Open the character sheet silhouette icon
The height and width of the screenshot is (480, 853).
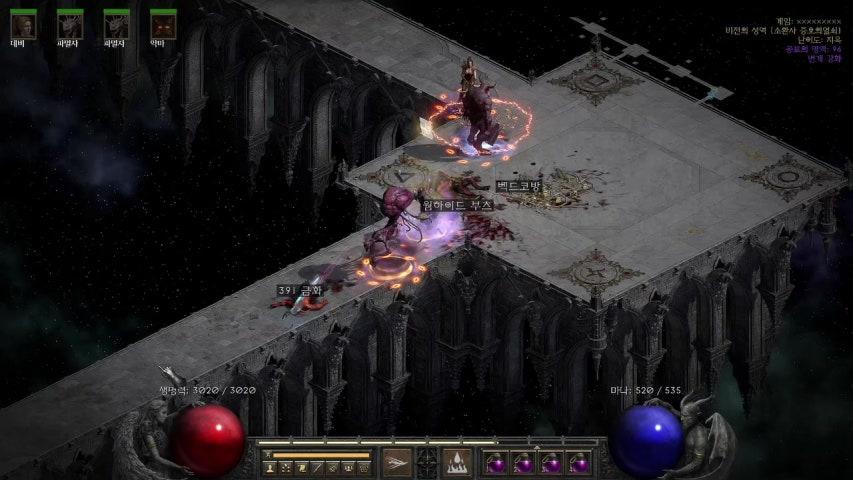point(270,467)
